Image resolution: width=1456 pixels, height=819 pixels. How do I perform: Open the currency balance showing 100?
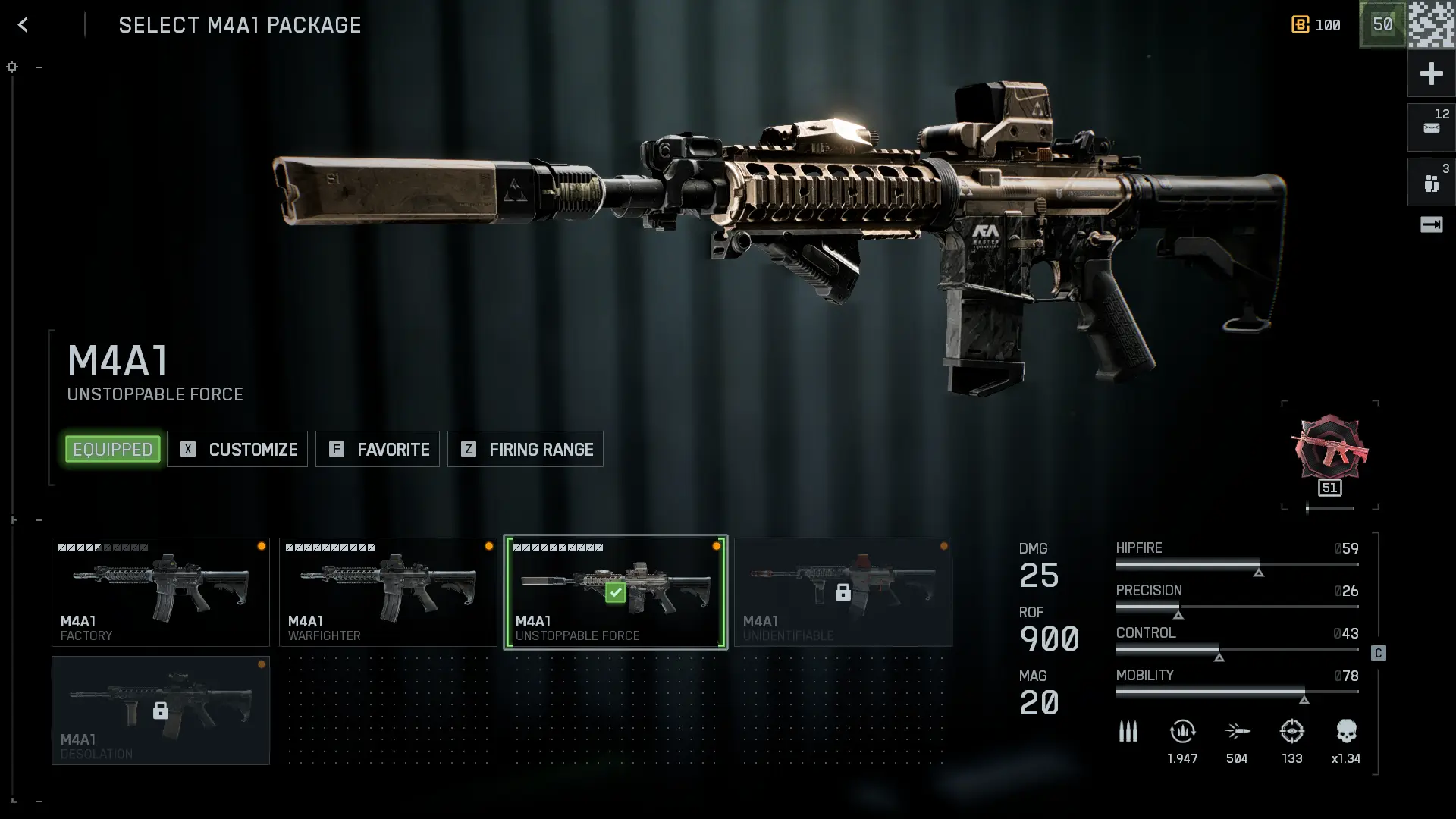[1316, 25]
